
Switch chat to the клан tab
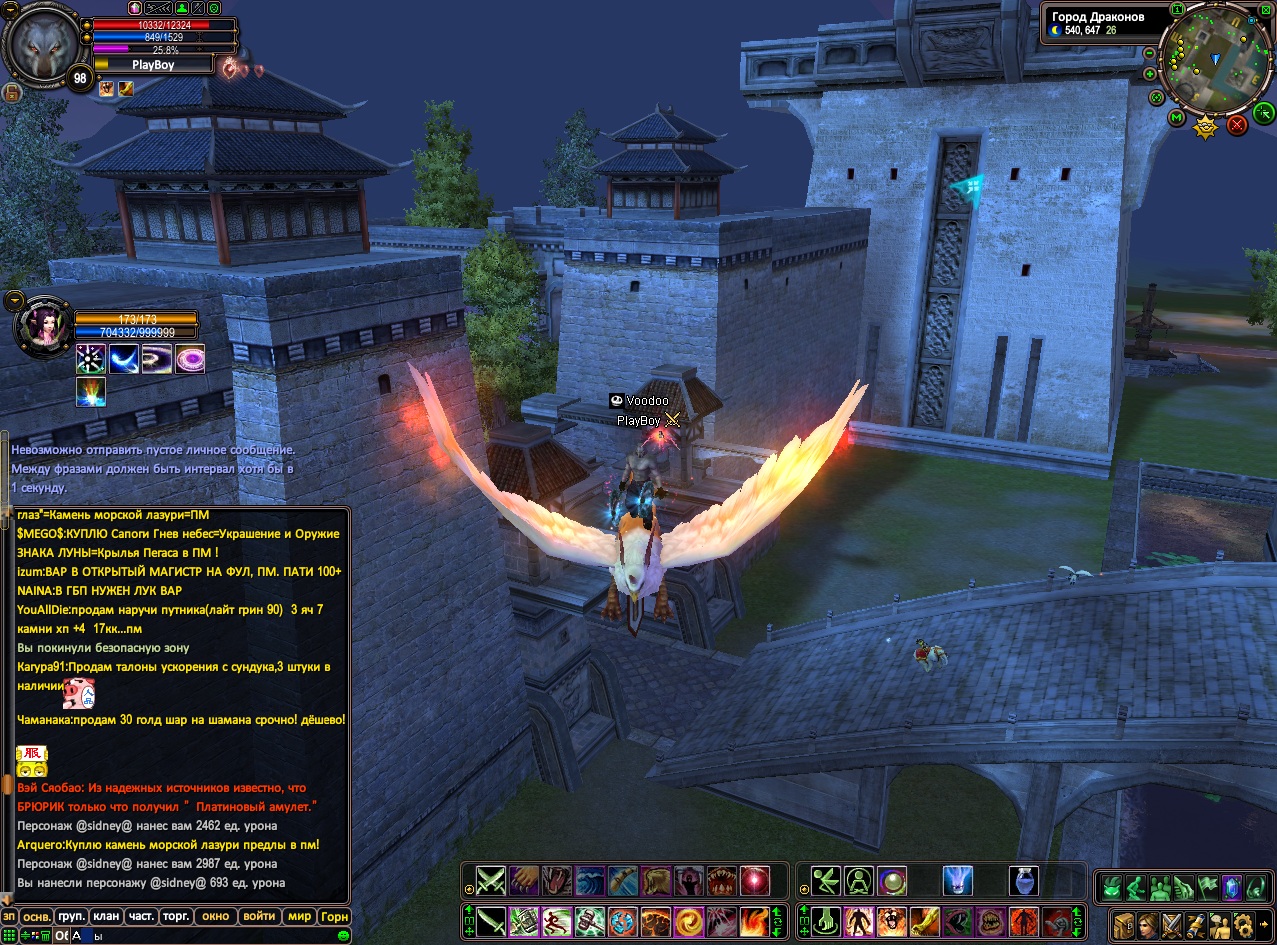[x=105, y=916]
